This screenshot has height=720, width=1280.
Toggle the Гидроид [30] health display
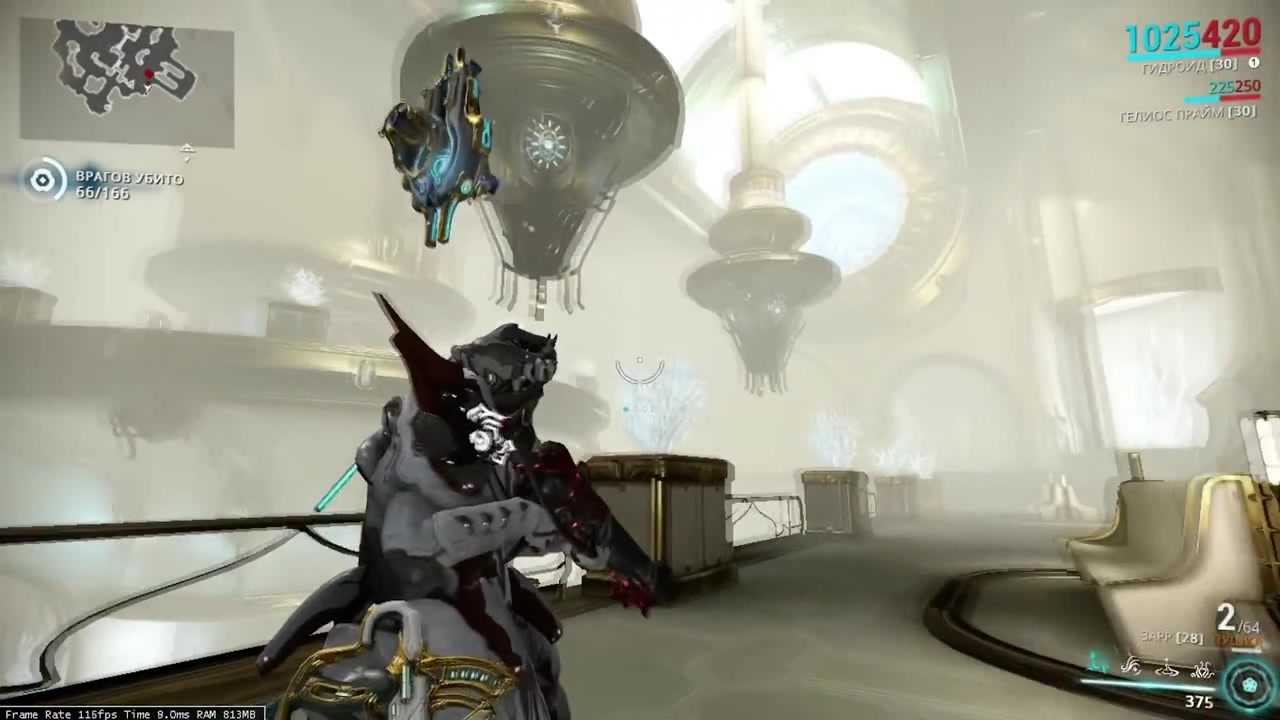(1187, 63)
